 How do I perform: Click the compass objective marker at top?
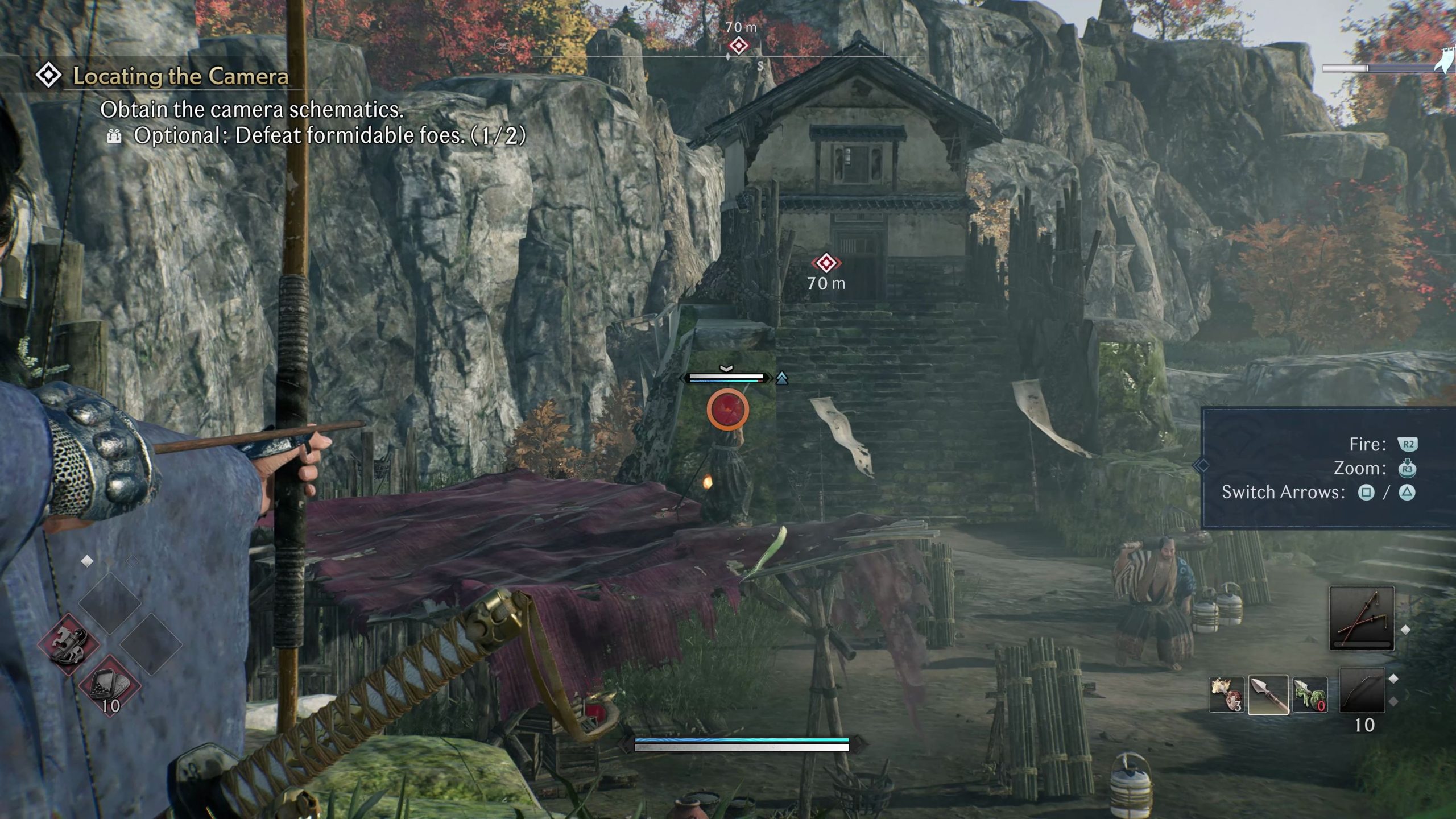[x=738, y=45]
